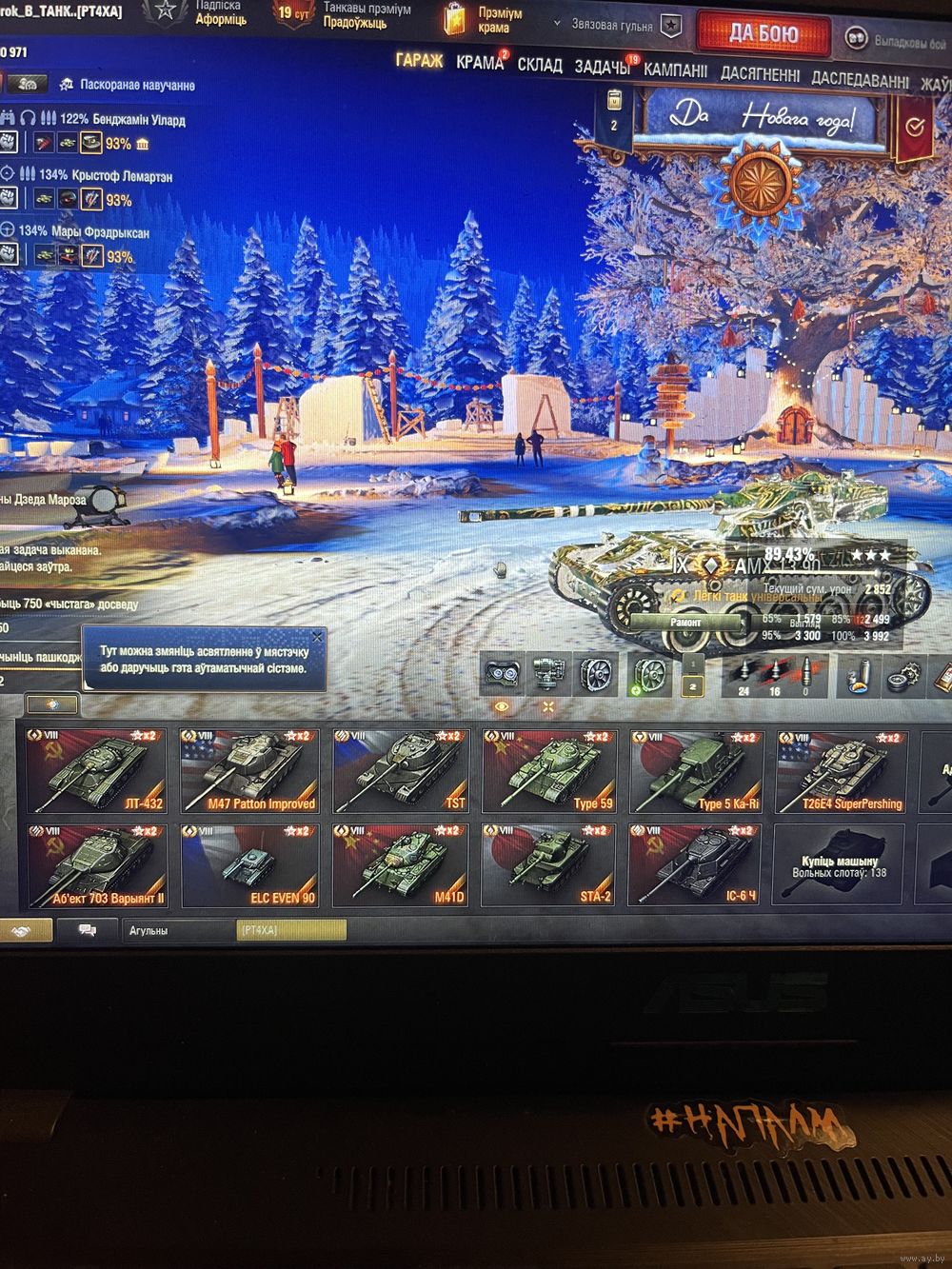
Task: Open the ДАСЛЕДАВАННІ research tab
Action: point(860,80)
